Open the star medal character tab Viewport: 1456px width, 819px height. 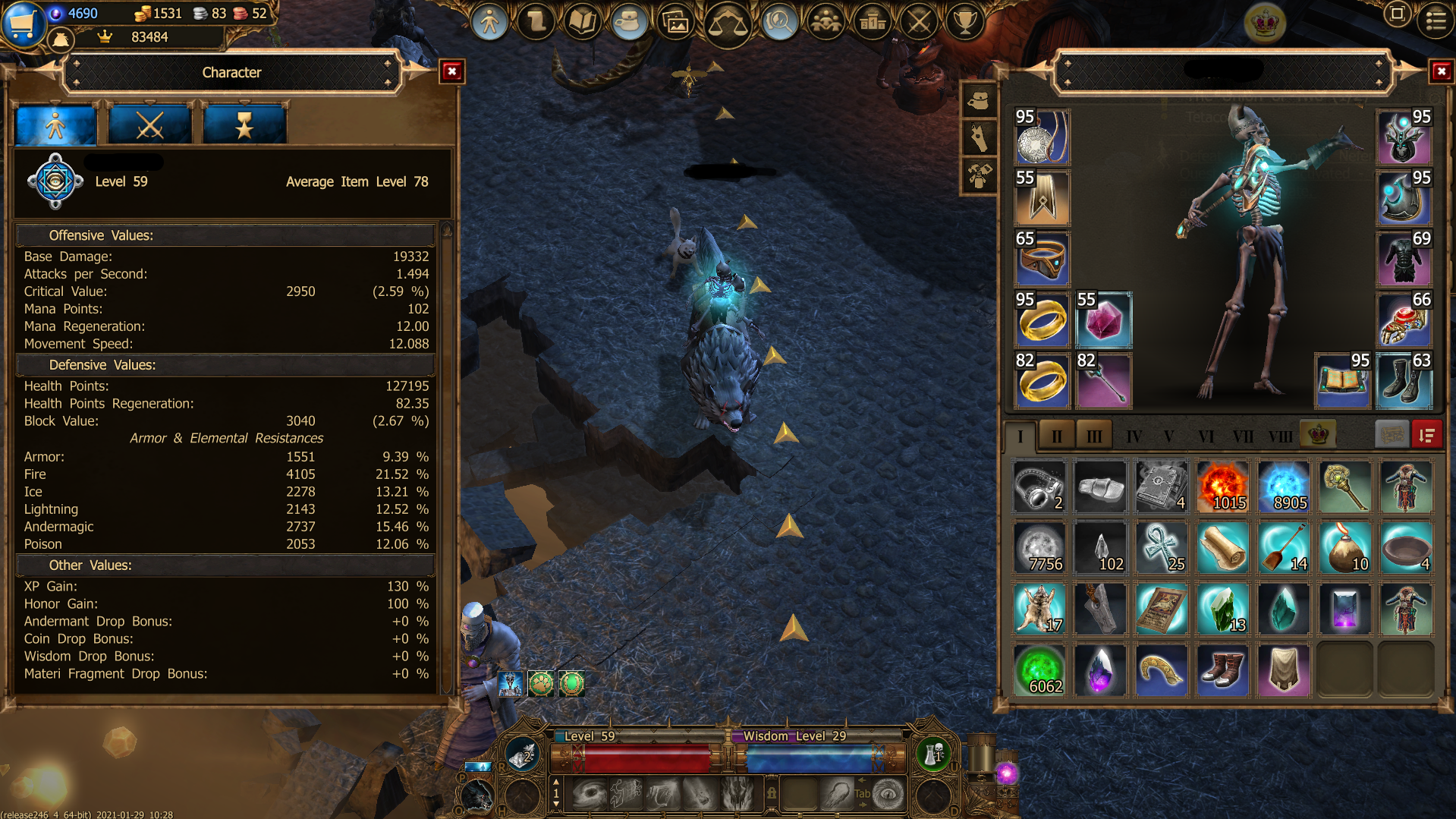click(x=244, y=125)
